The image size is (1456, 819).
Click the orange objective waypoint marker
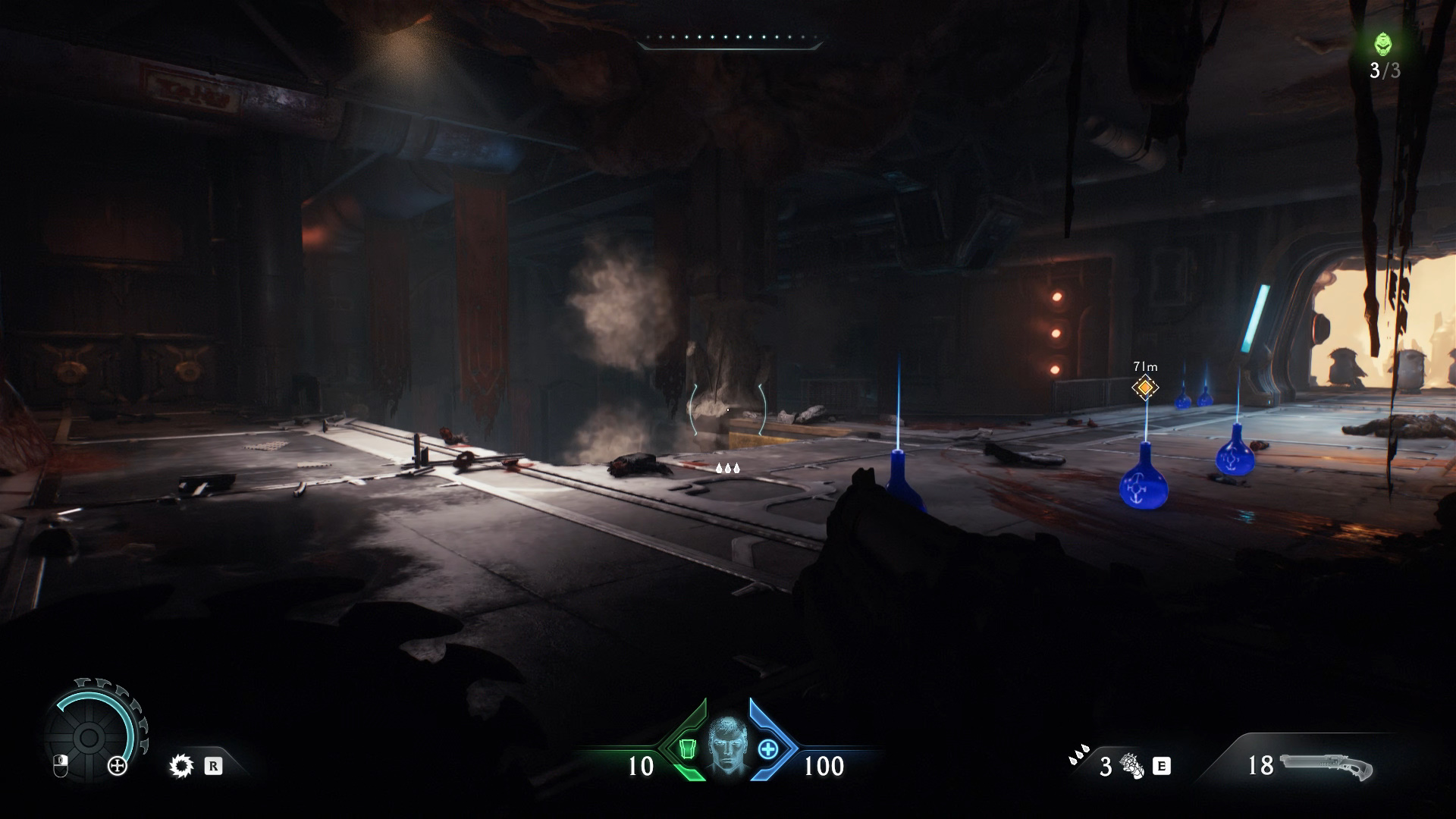click(x=1145, y=388)
